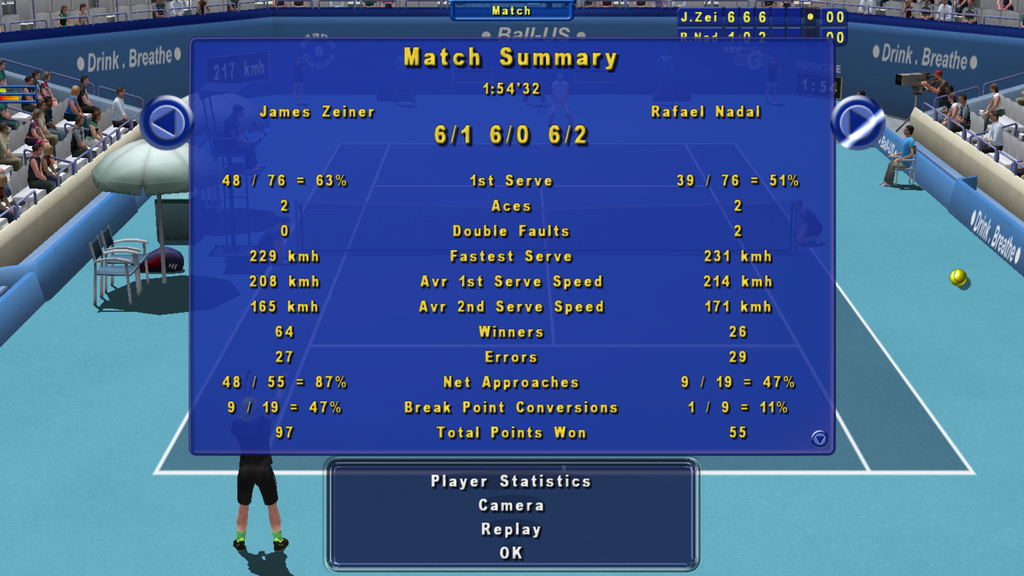The image size is (1024, 576).
Task: Open the Player Statistics screen
Action: 511,481
